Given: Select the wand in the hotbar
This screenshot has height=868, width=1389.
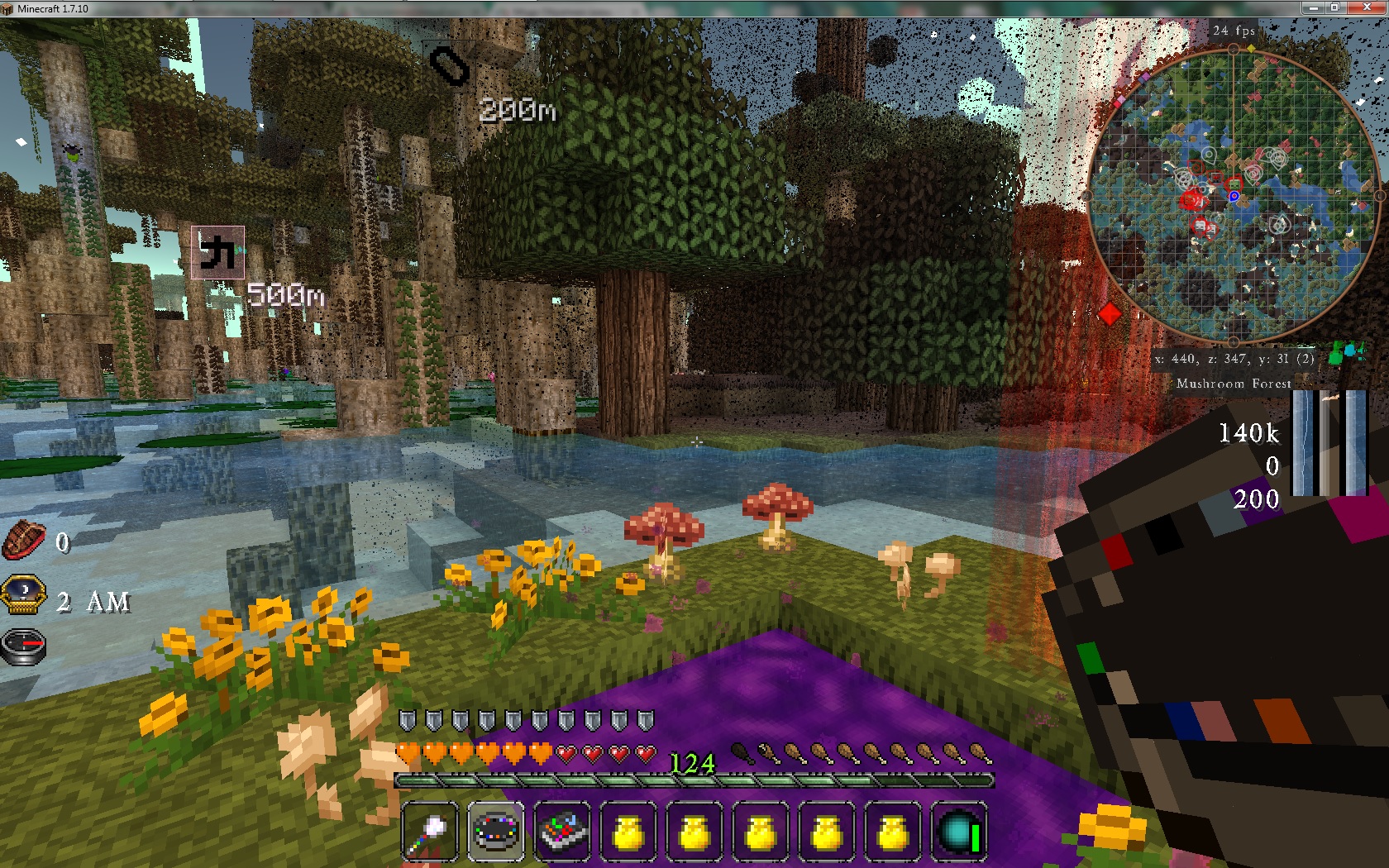Looking at the screenshot, I should [429, 830].
